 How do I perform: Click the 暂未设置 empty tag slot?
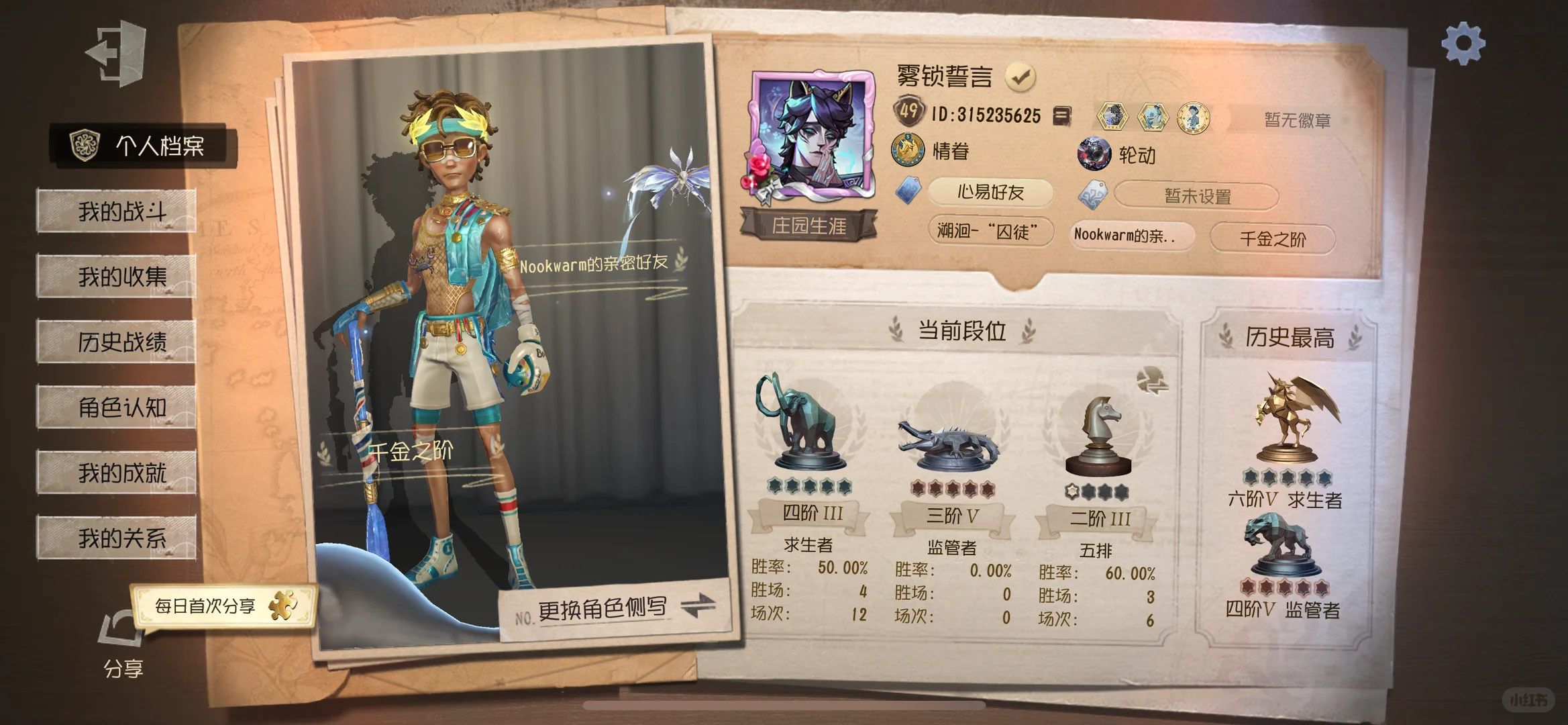pos(1196,197)
